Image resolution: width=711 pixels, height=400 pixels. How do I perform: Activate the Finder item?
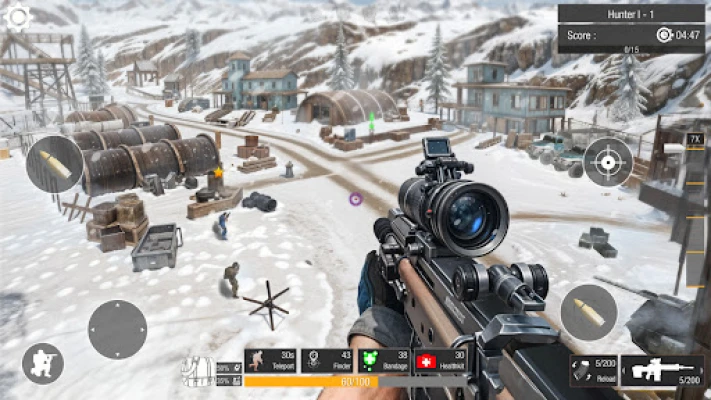(327, 361)
